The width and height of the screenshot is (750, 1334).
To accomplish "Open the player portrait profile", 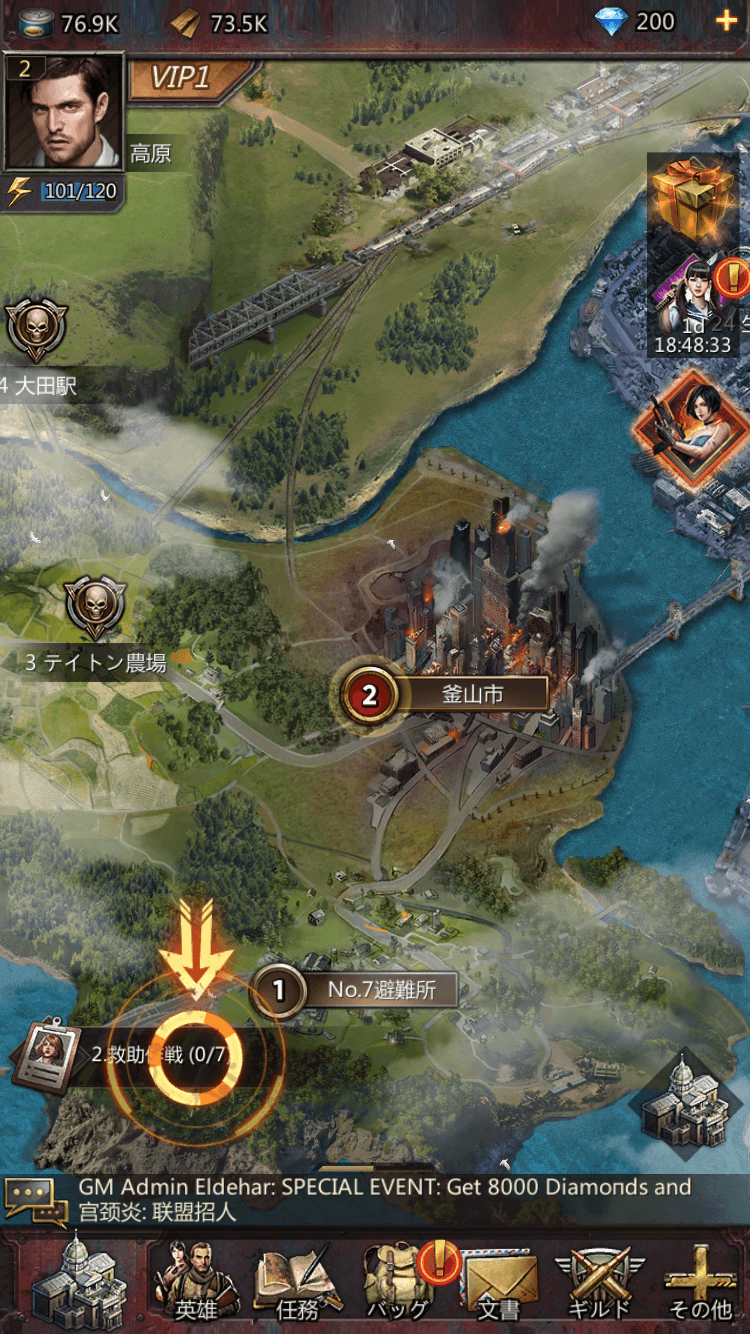I will [63, 112].
